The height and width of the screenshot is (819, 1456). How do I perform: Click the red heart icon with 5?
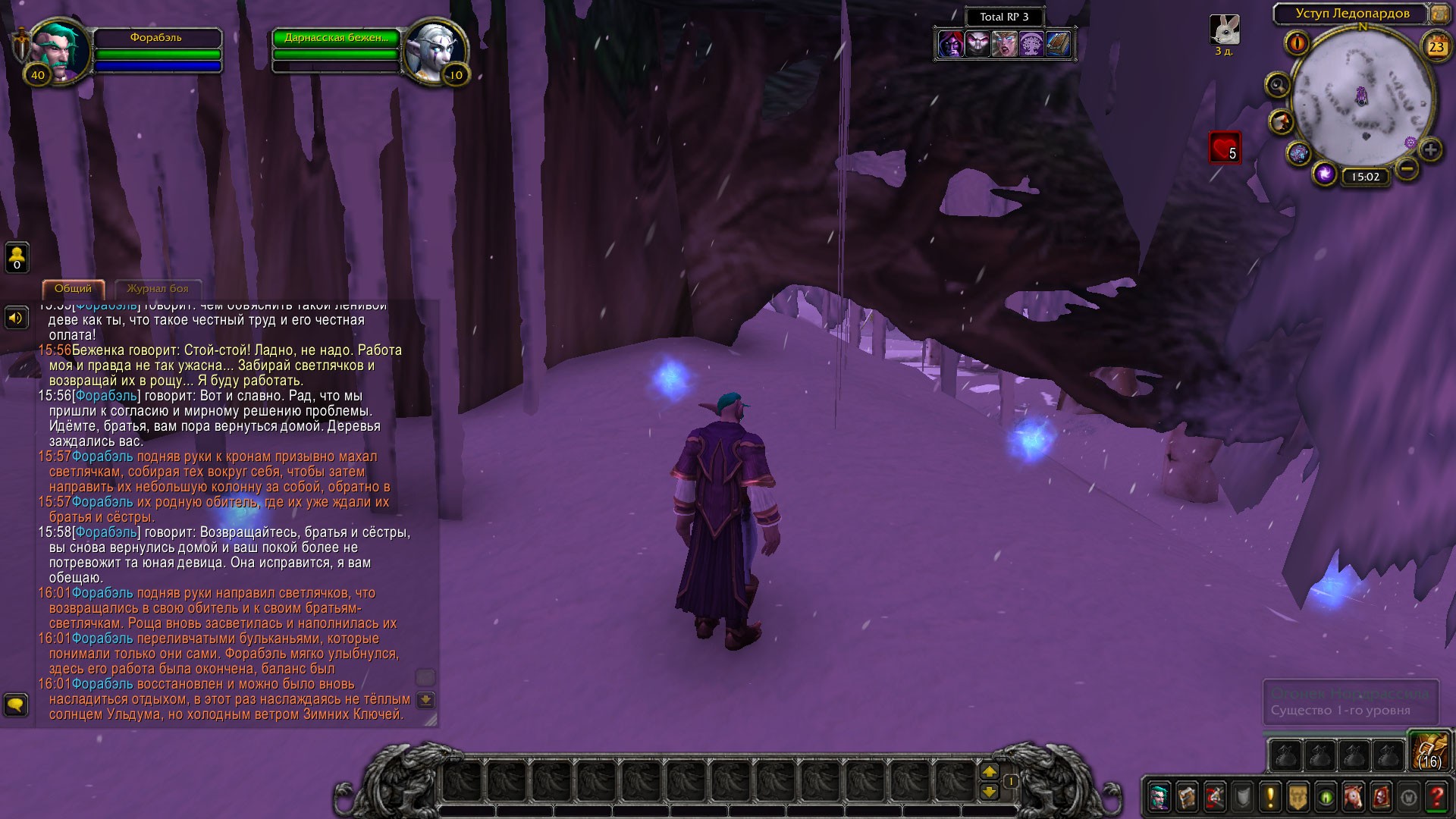tap(1224, 148)
